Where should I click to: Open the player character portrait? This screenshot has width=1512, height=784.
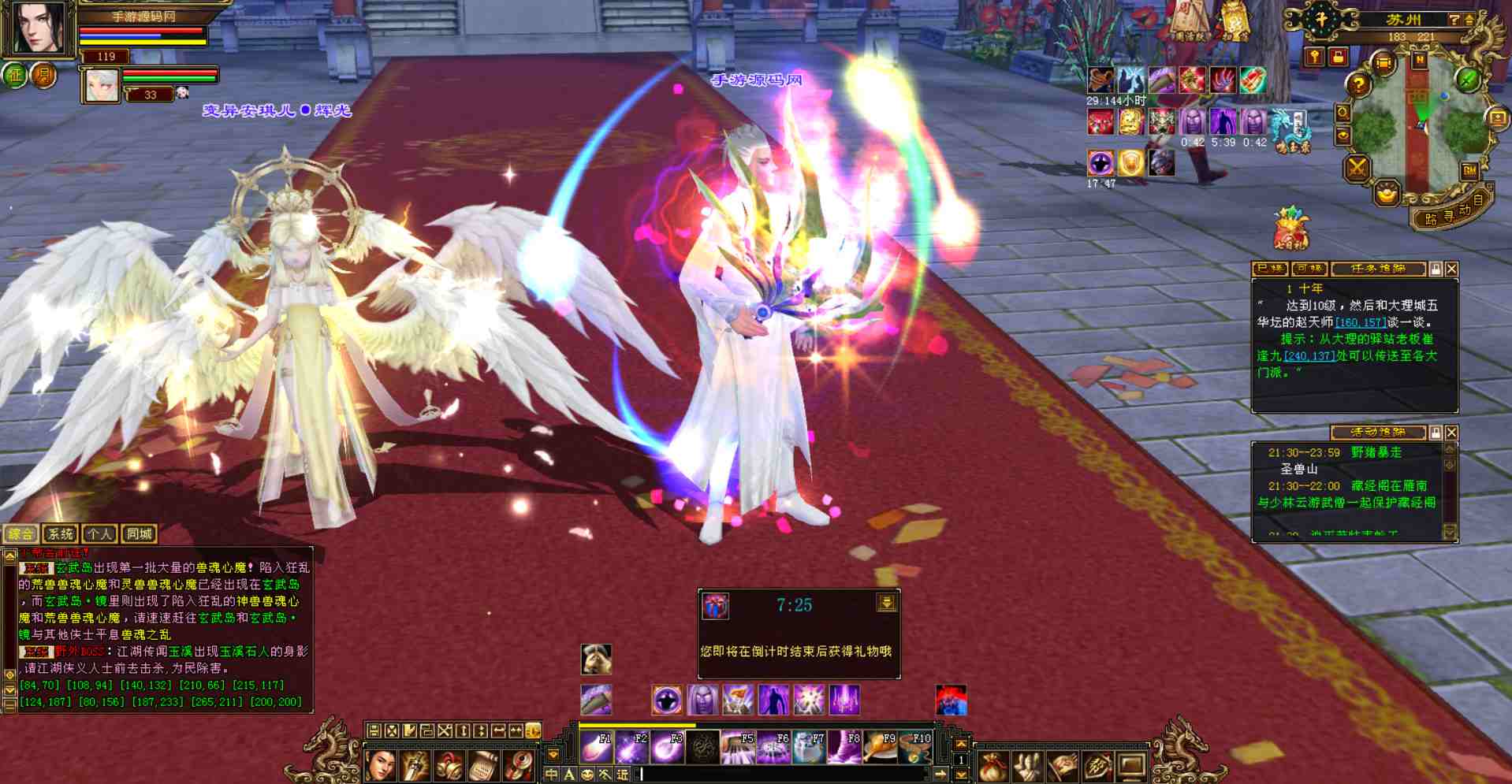pyautogui.click(x=39, y=29)
